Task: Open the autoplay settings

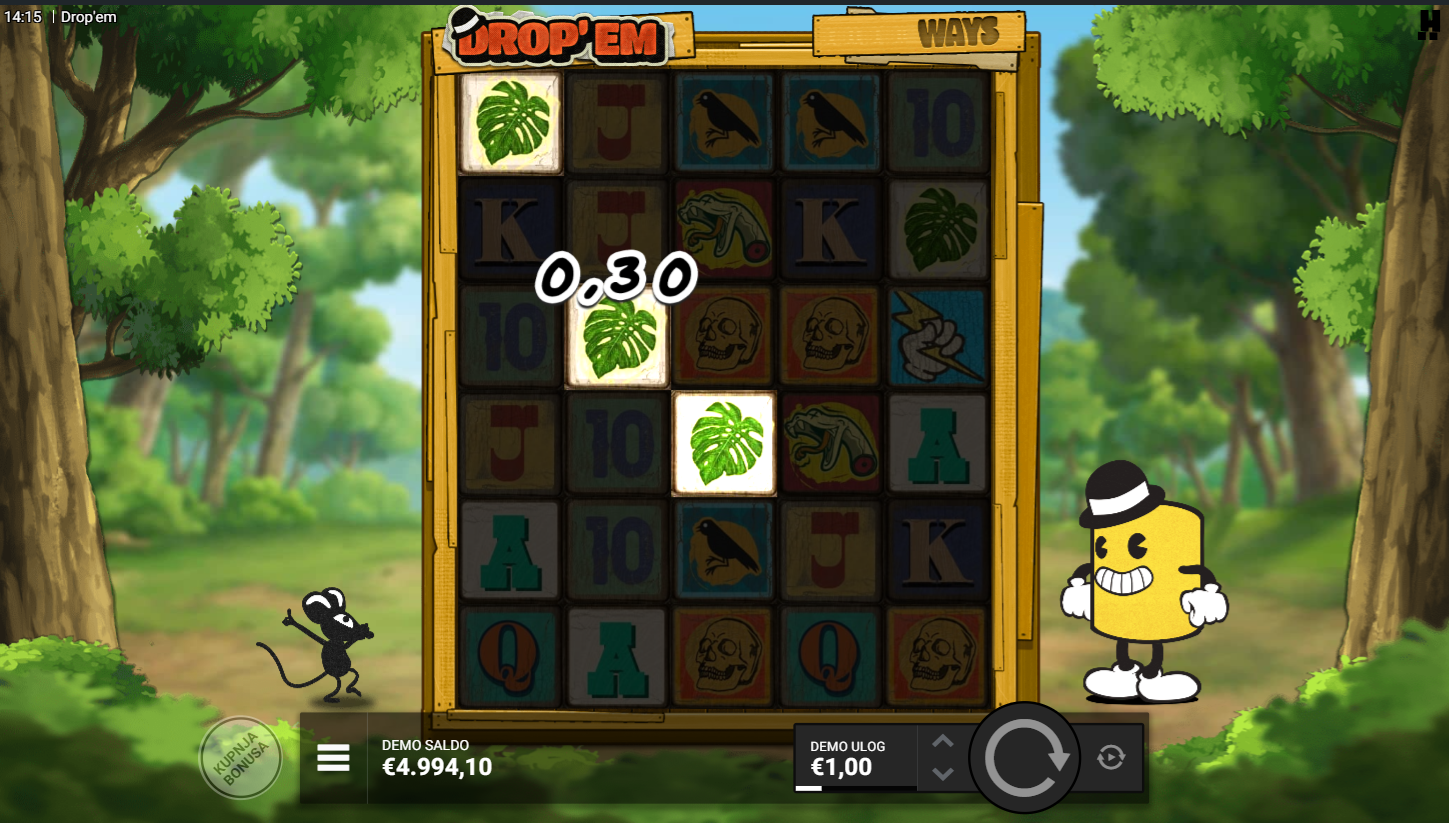Action: point(1110,757)
